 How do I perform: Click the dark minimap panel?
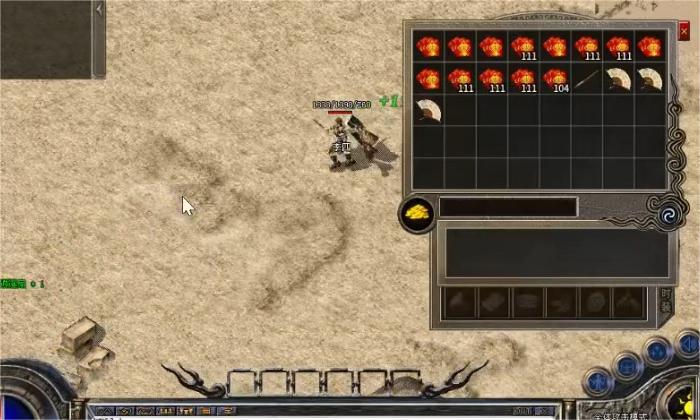45,38
